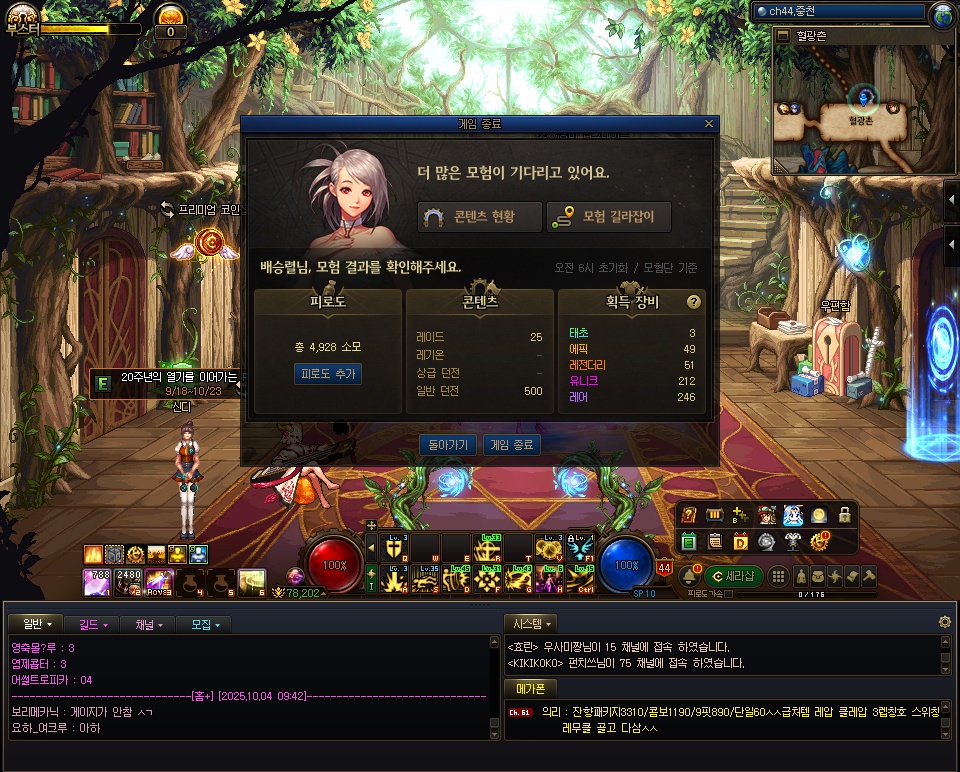960x772 pixels.
Task: Switch to the 길드 chat tab
Action: coord(93,624)
